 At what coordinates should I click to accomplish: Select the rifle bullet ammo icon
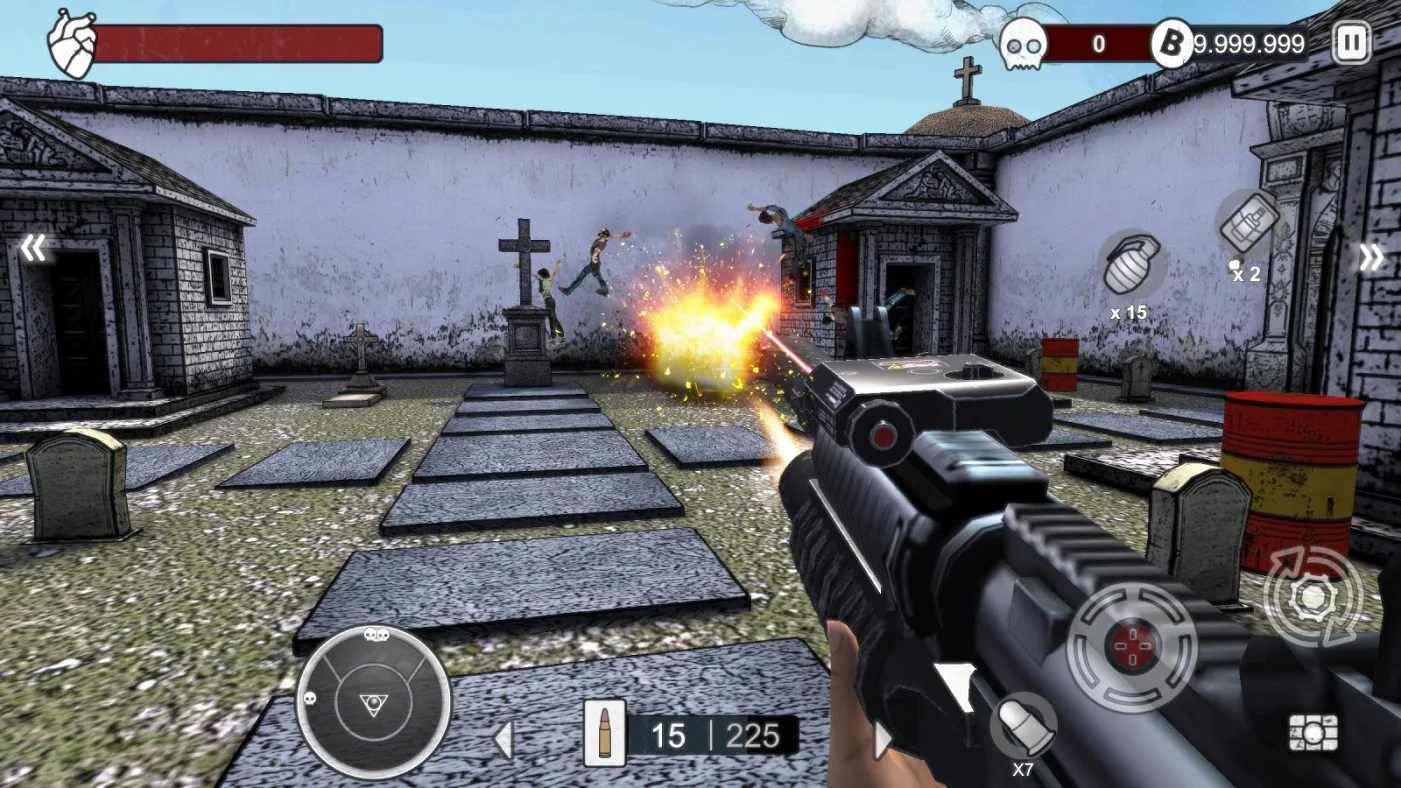(x=605, y=734)
